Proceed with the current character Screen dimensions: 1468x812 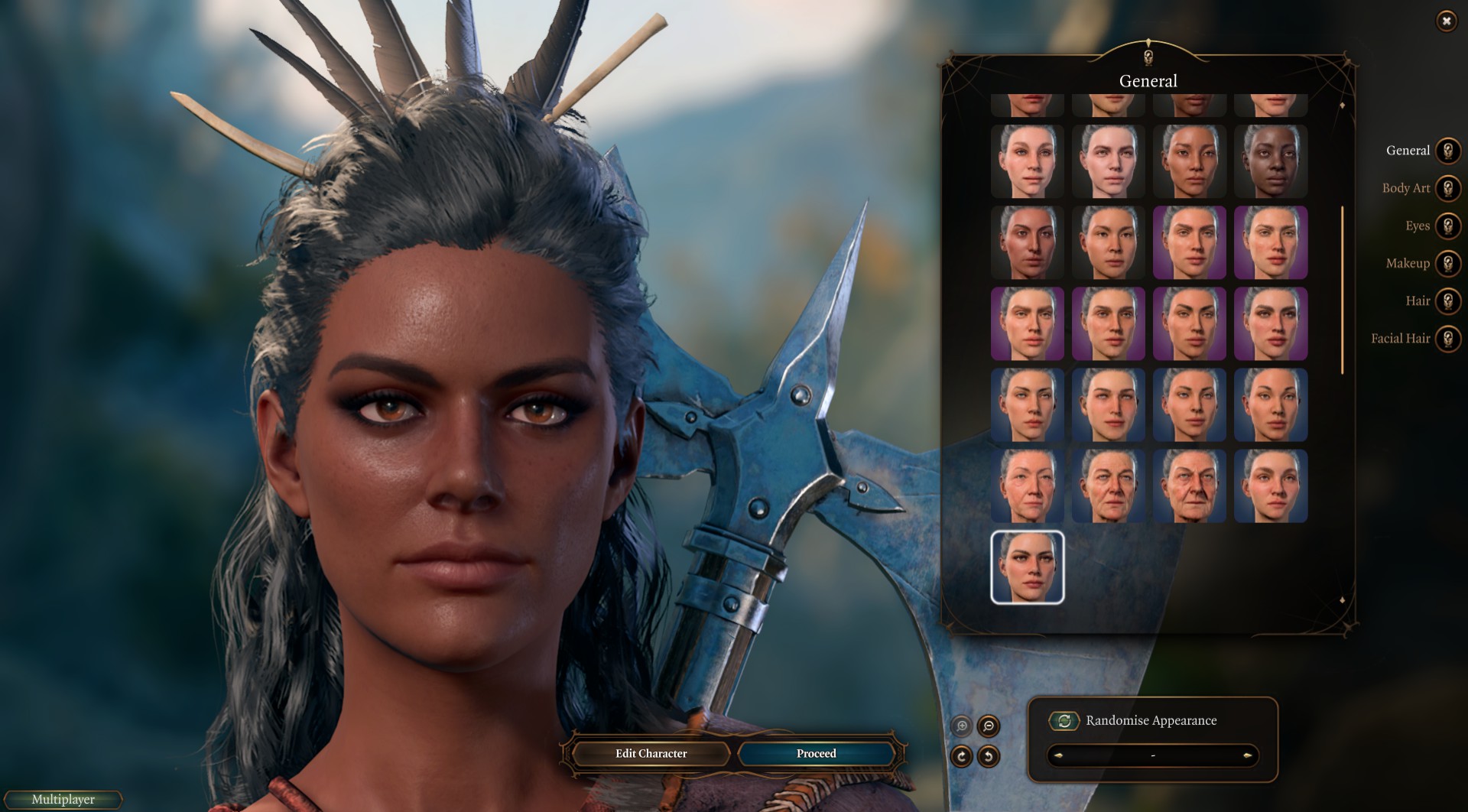coord(816,753)
